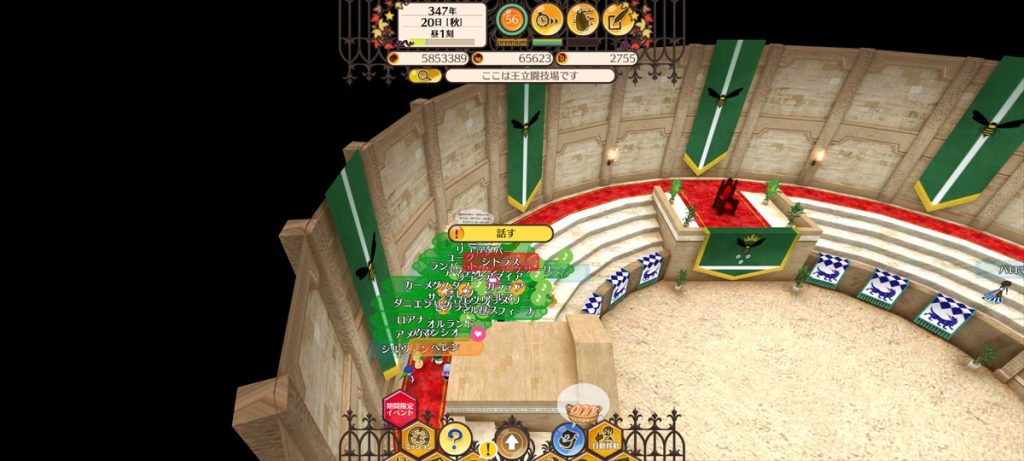
Task: Open the backpack inventory icon
Action: [583, 18]
